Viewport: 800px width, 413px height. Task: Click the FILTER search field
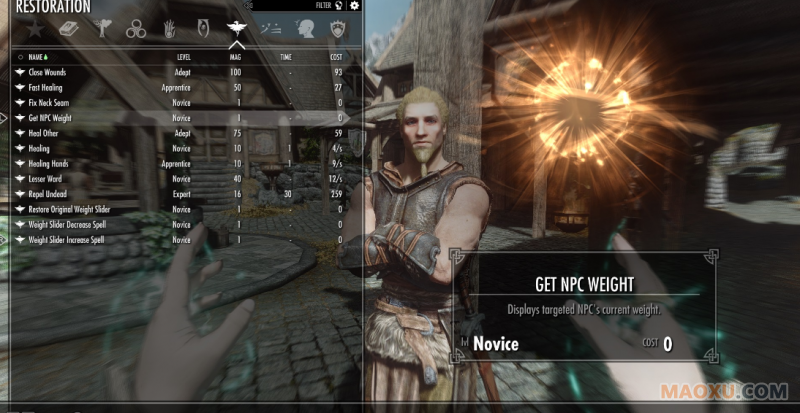282,5
